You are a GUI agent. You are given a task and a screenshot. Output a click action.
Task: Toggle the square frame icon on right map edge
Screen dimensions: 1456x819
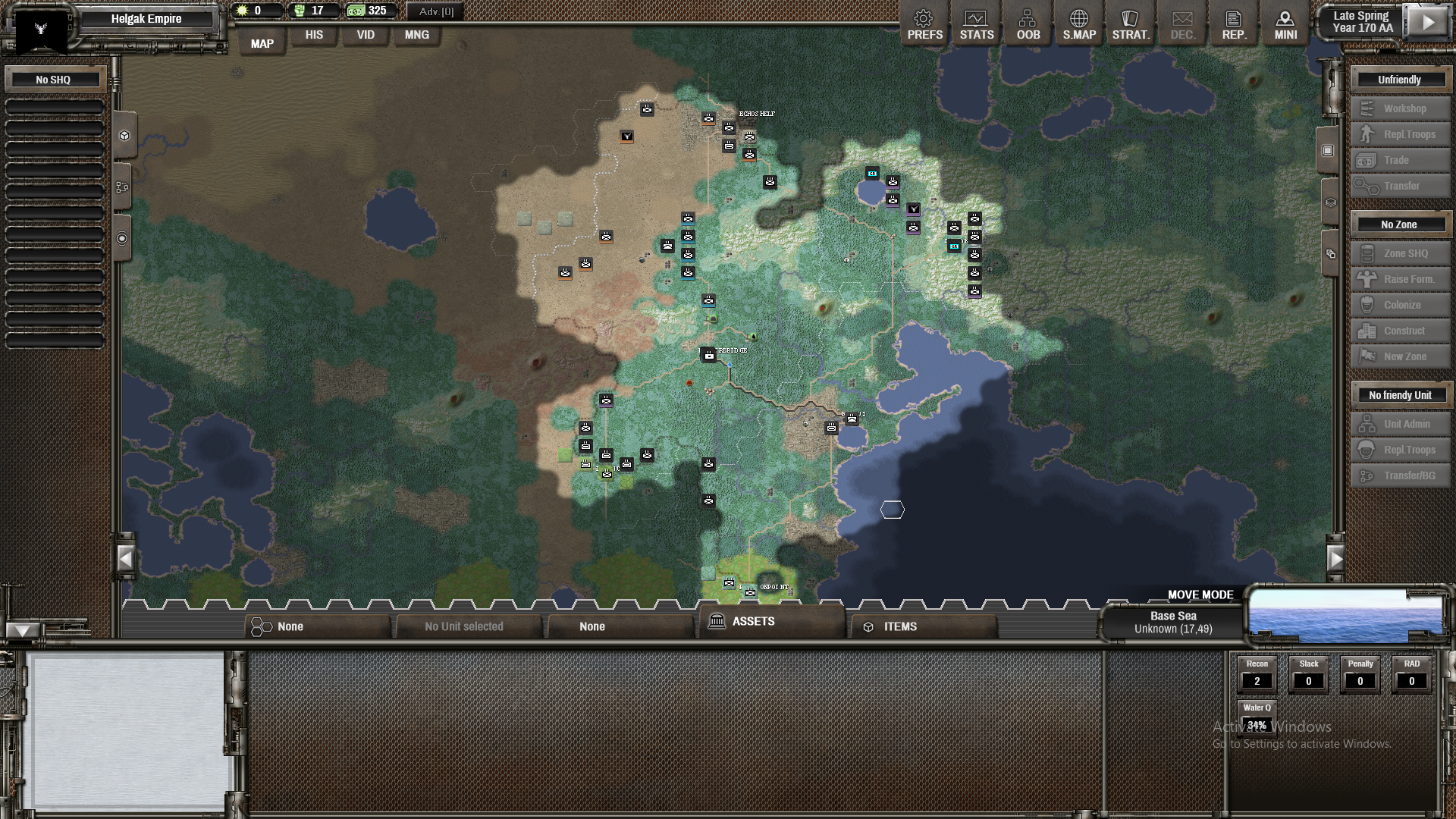1326,149
